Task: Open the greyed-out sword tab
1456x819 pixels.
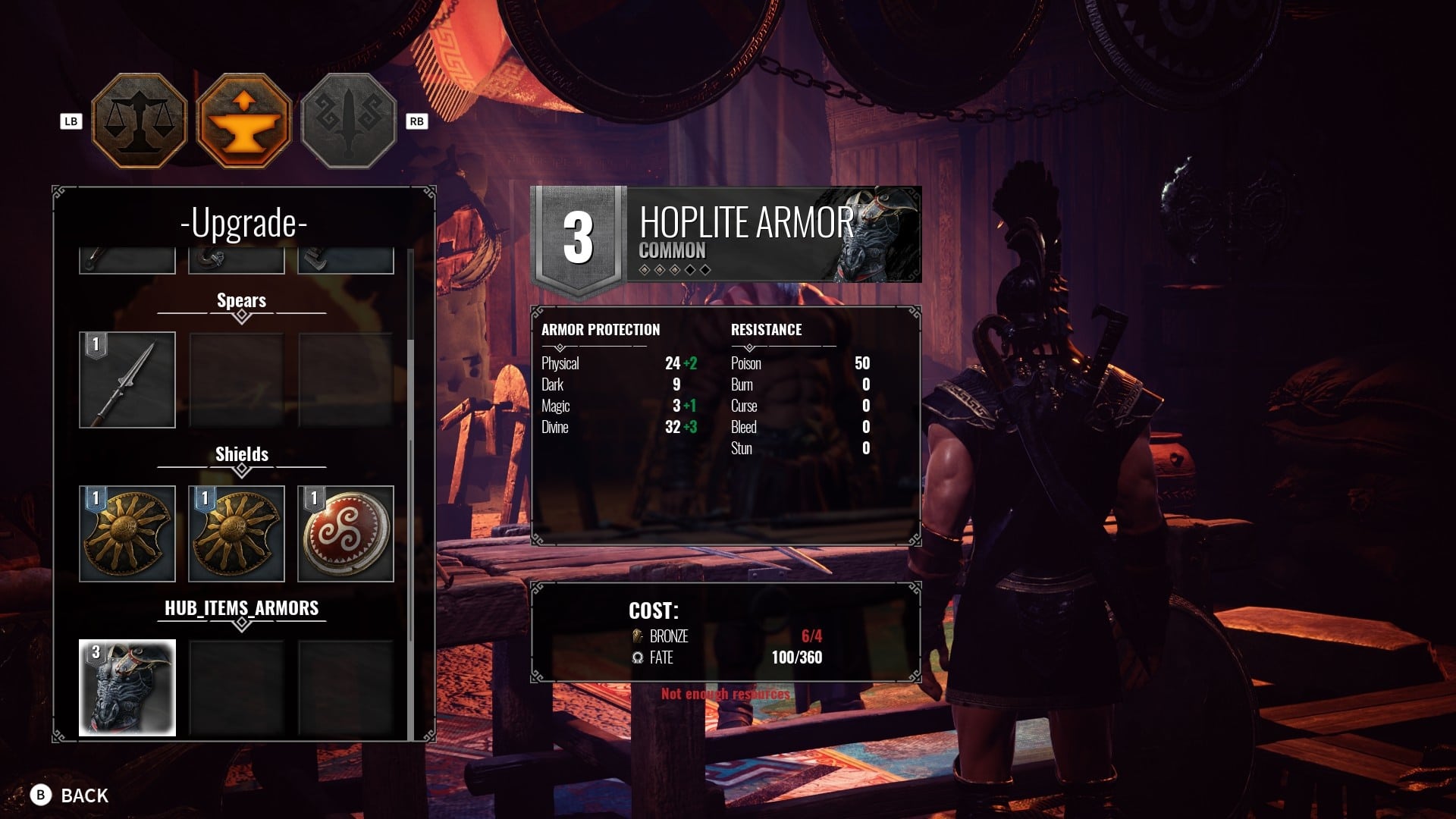Action: [x=348, y=121]
